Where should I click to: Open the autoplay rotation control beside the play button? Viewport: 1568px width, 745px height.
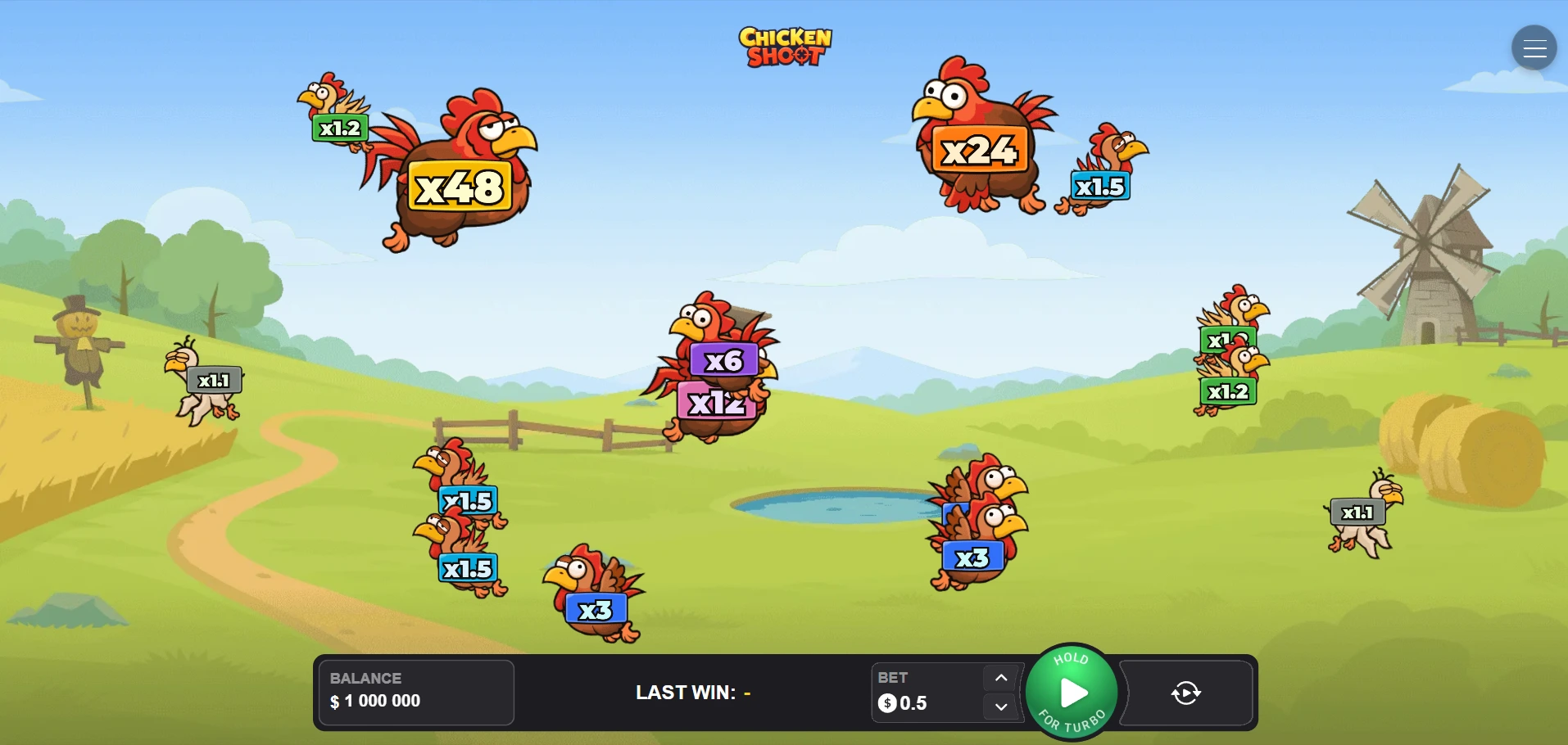(x=1185, y=693)
